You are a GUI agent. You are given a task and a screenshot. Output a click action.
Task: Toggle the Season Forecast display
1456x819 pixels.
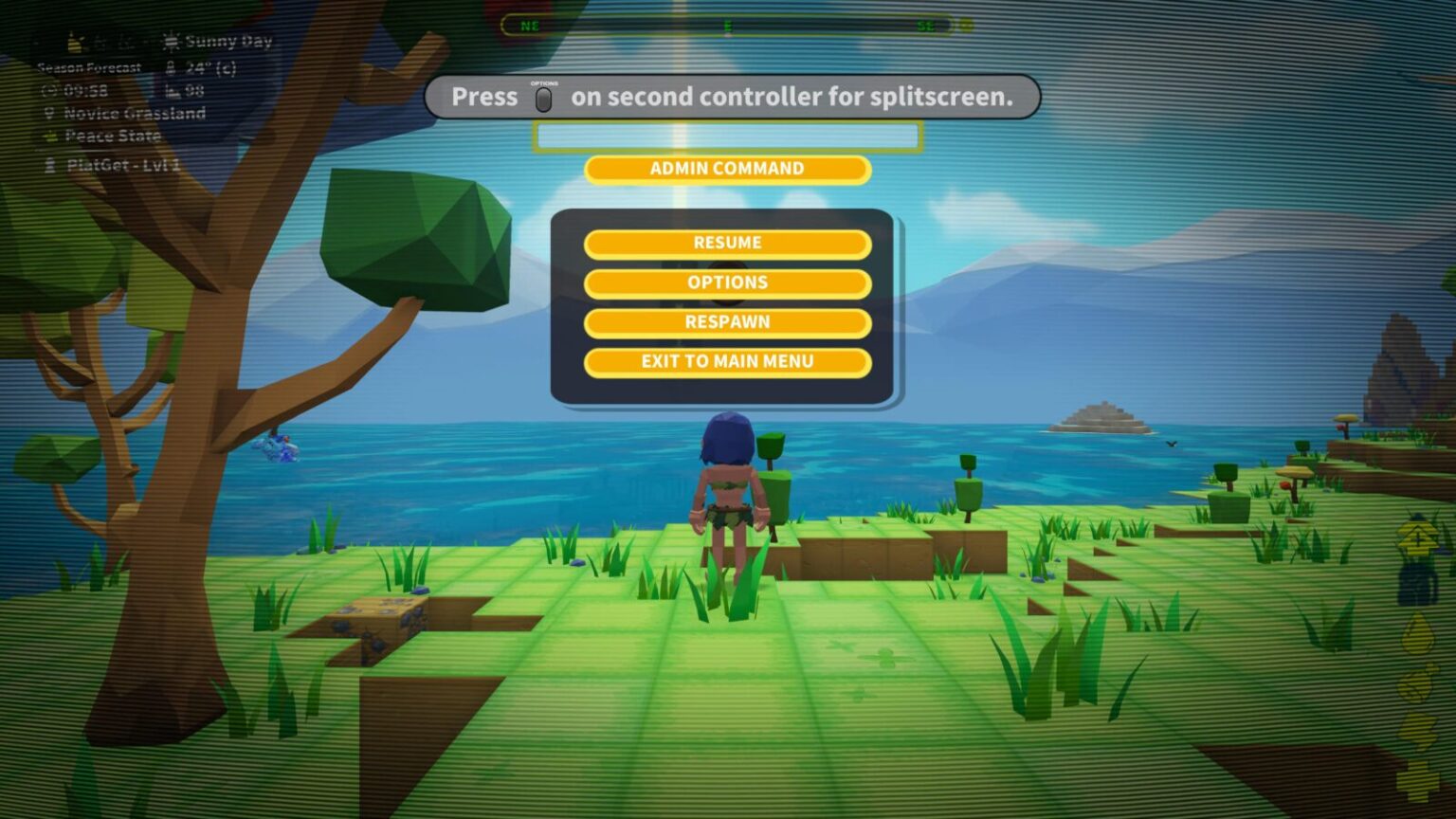tap(88, 67)
